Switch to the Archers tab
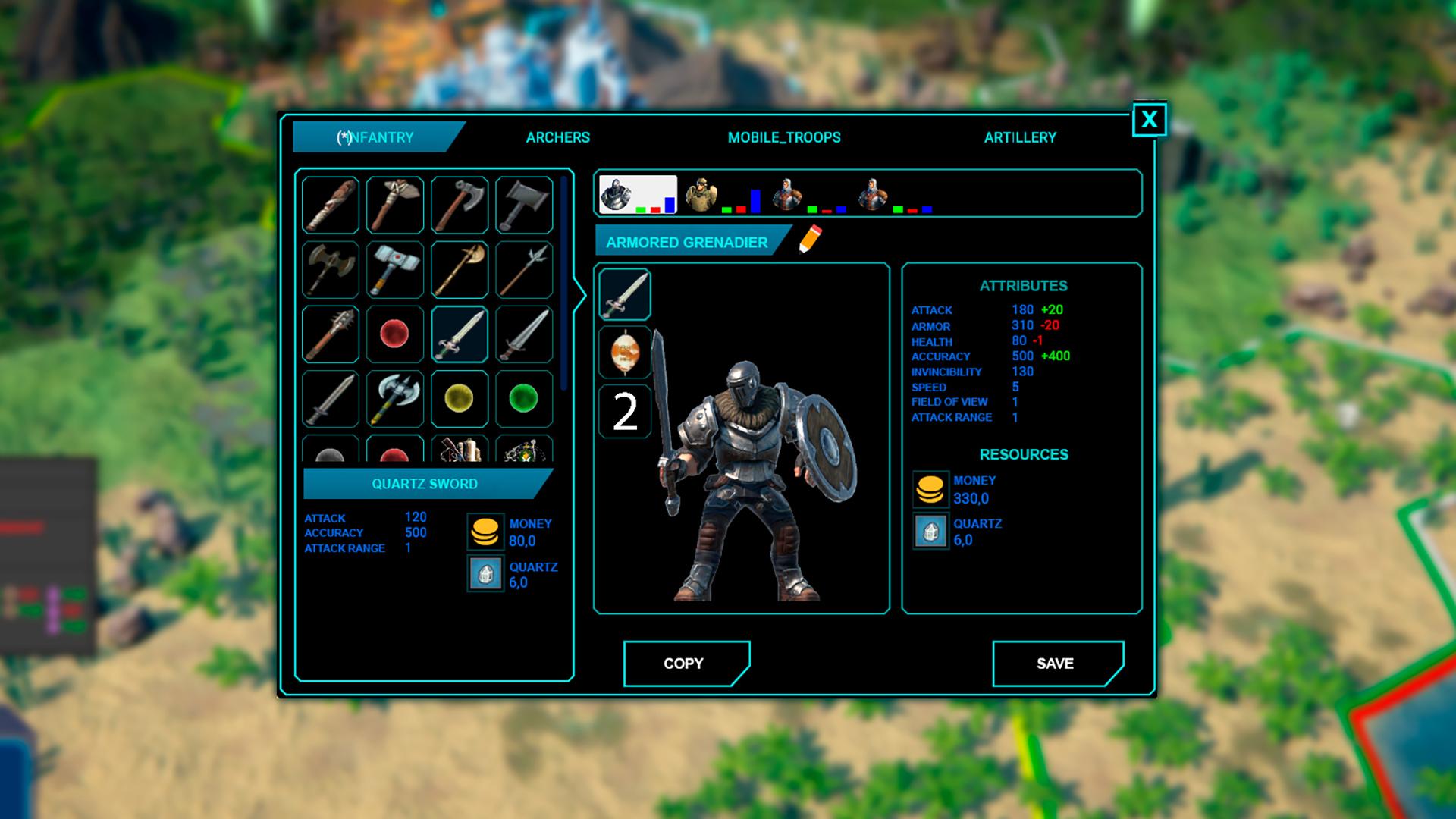This screenshot has width=1456, height=819. pyautogui.click(x=557, y=137)
